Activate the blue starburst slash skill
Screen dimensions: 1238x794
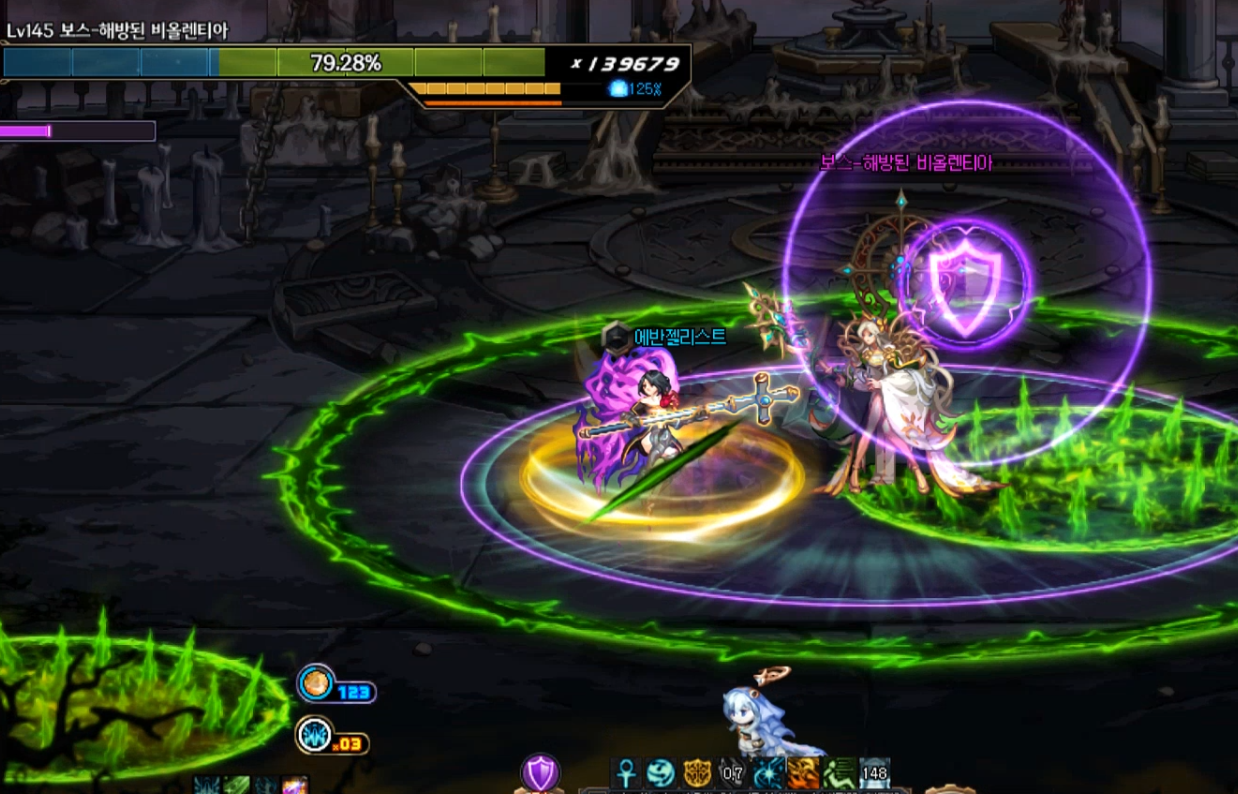768,773
